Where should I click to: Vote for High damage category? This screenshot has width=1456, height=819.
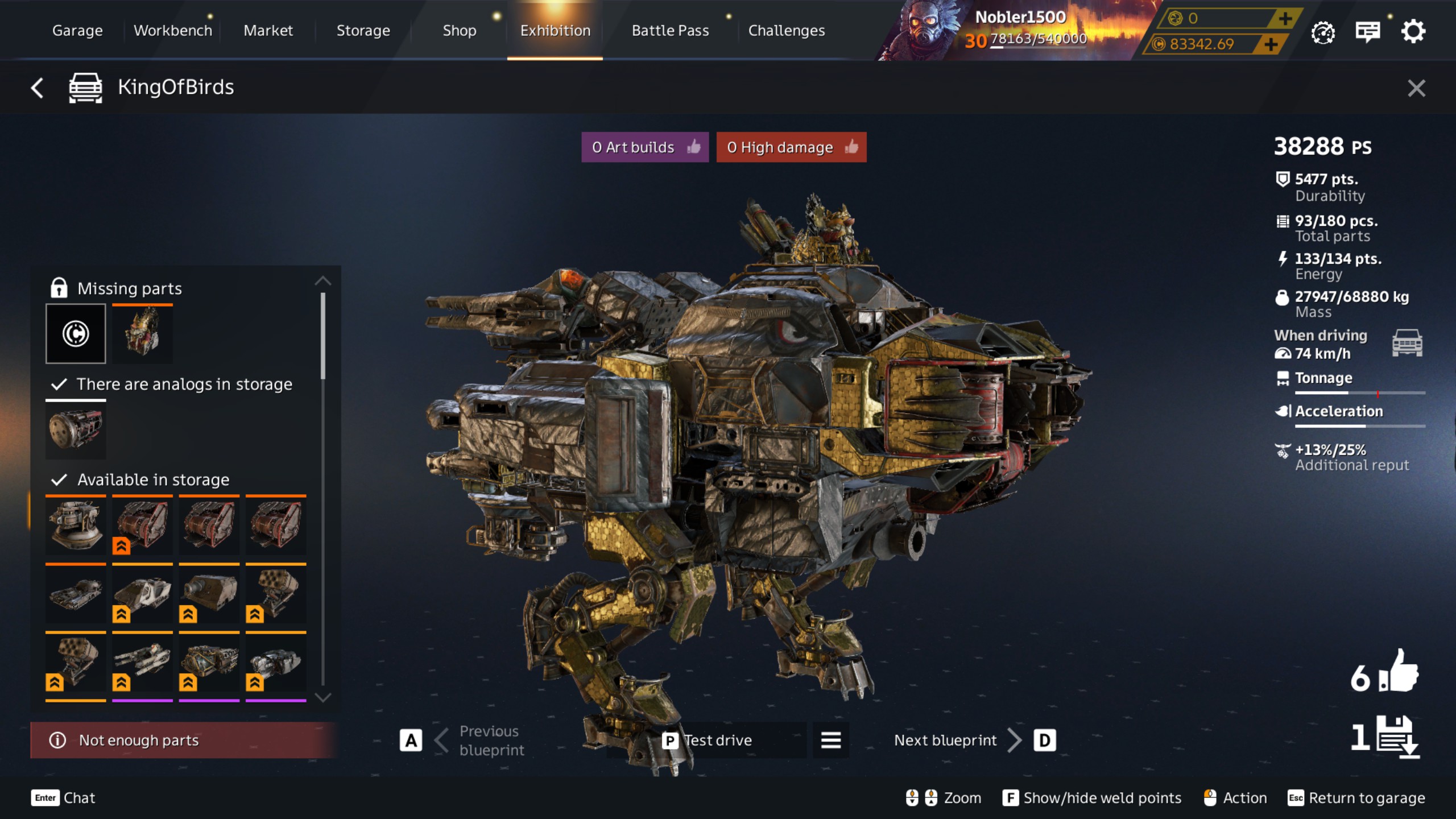[x=791, y=147]
